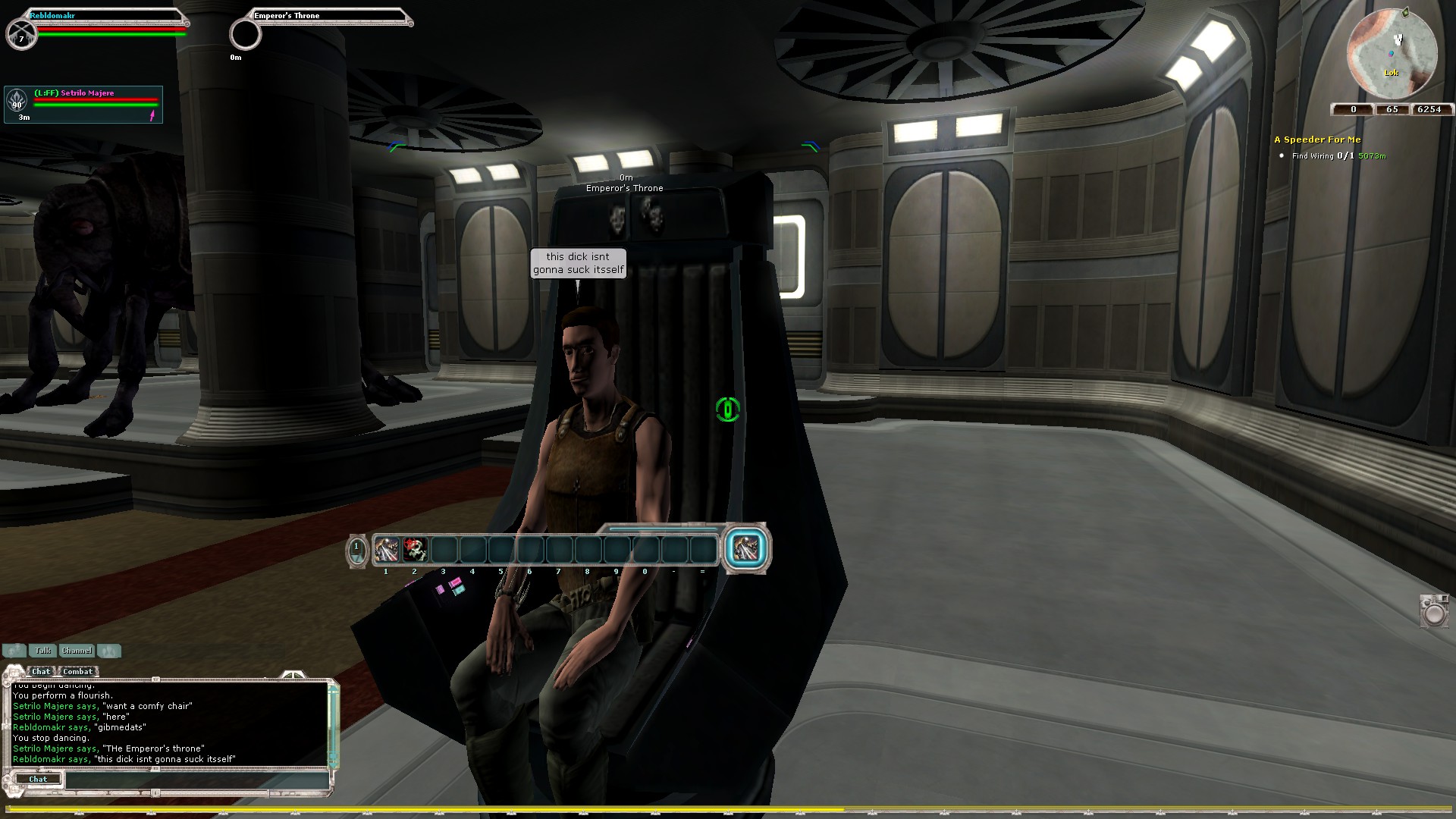Select the 'A Speeder For Me' quest tracker
The width and height of the screenshot is (1456, 819).
pyautogui.click(x=1317, y=140)
